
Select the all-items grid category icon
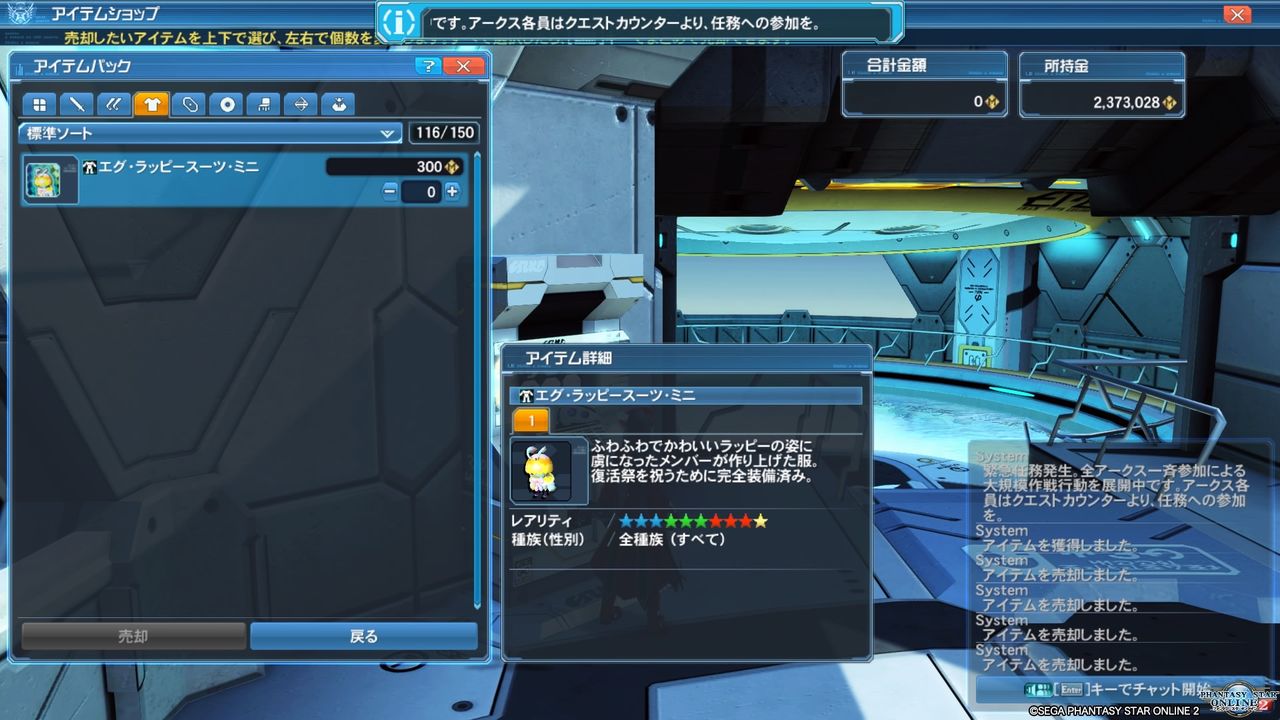(x=40, y=104)
